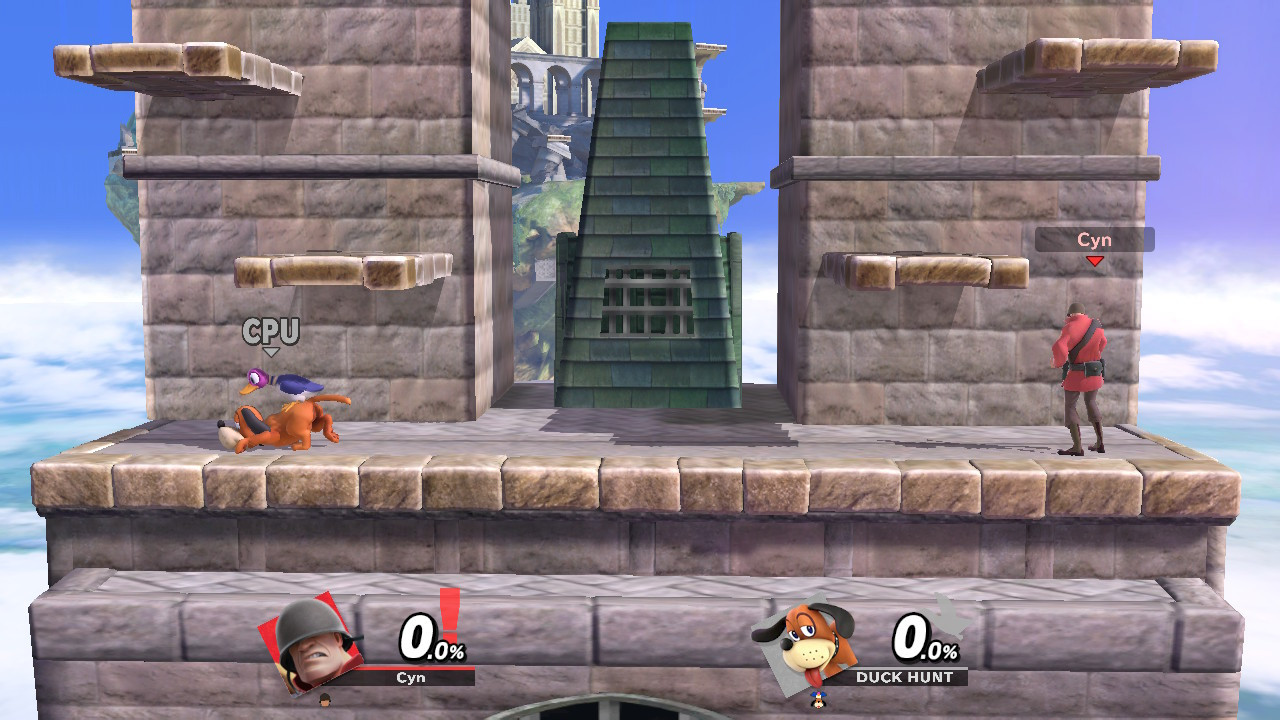The height and width of the screenshot is (720, 1280).
Task: Click the red triangle under the Cyn tag
Action: [1096, 260]
